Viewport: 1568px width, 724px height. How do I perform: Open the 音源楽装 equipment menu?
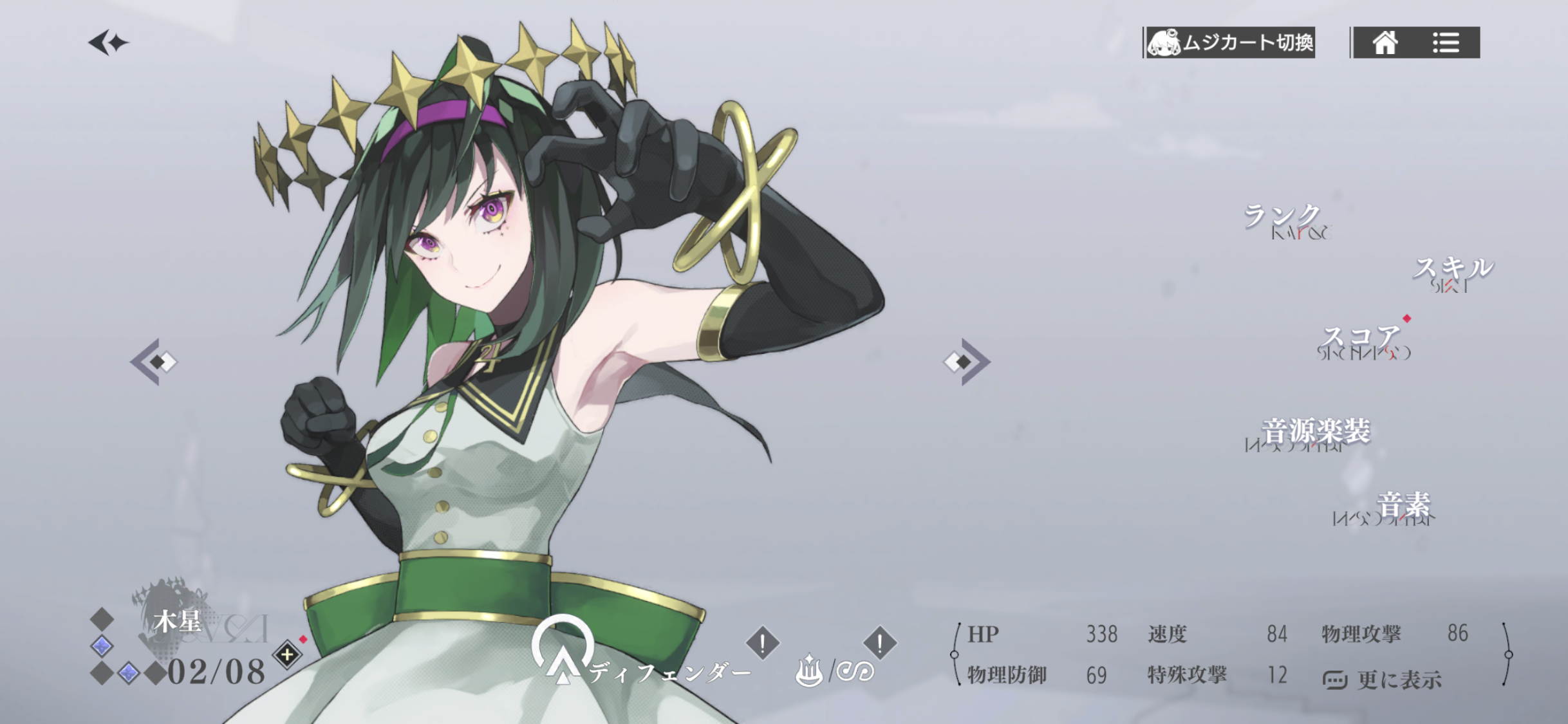(1315, 432)
